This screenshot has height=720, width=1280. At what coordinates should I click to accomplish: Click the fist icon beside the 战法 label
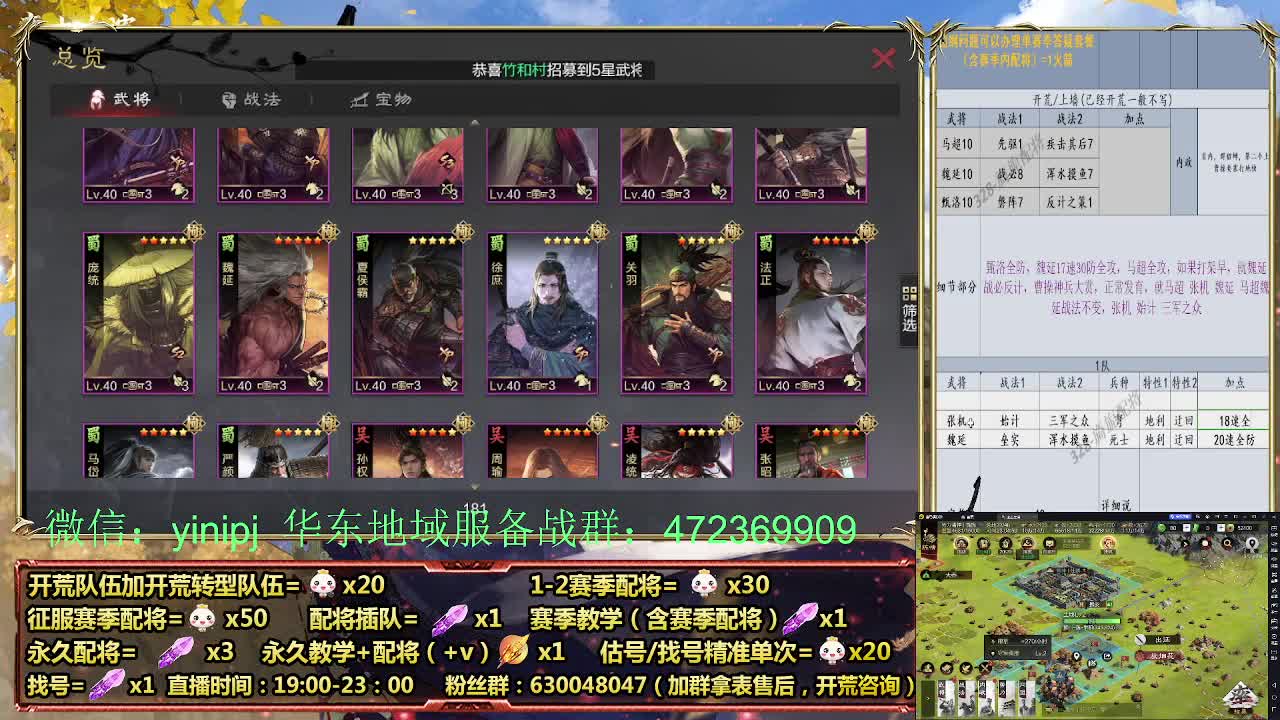point(228,100)
